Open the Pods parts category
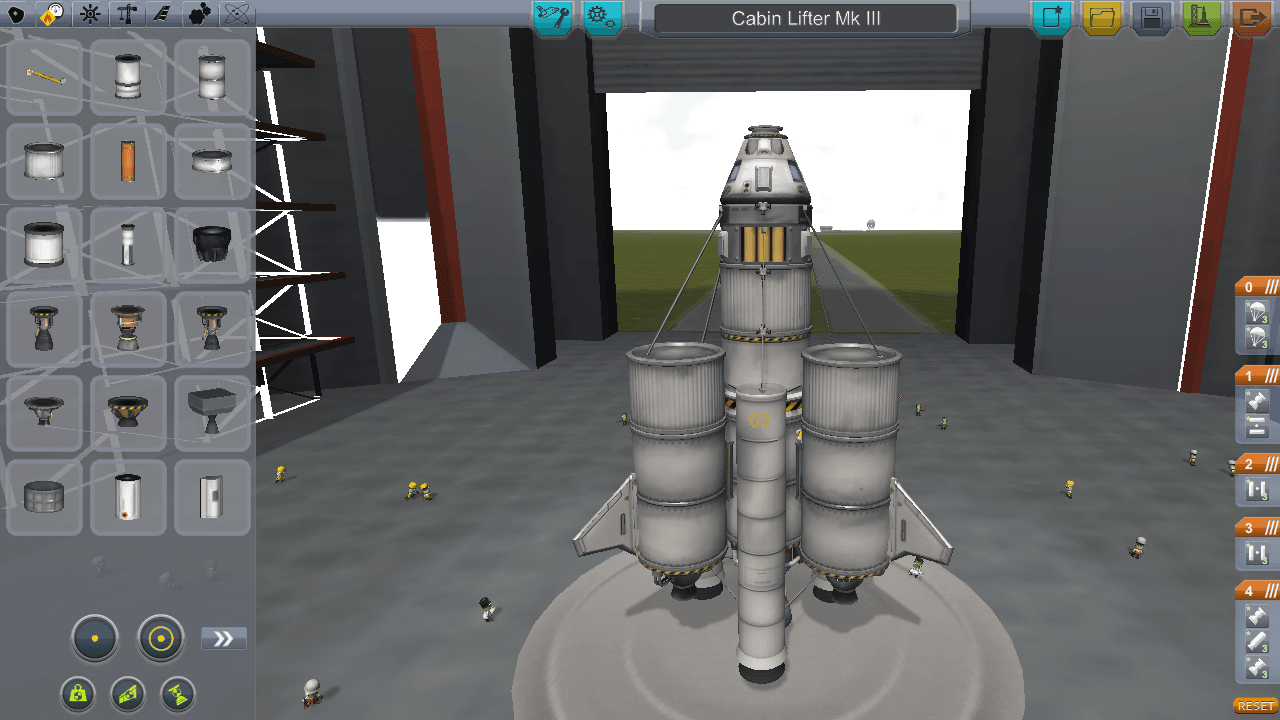 pyautogui.click(x=18, y=15)
